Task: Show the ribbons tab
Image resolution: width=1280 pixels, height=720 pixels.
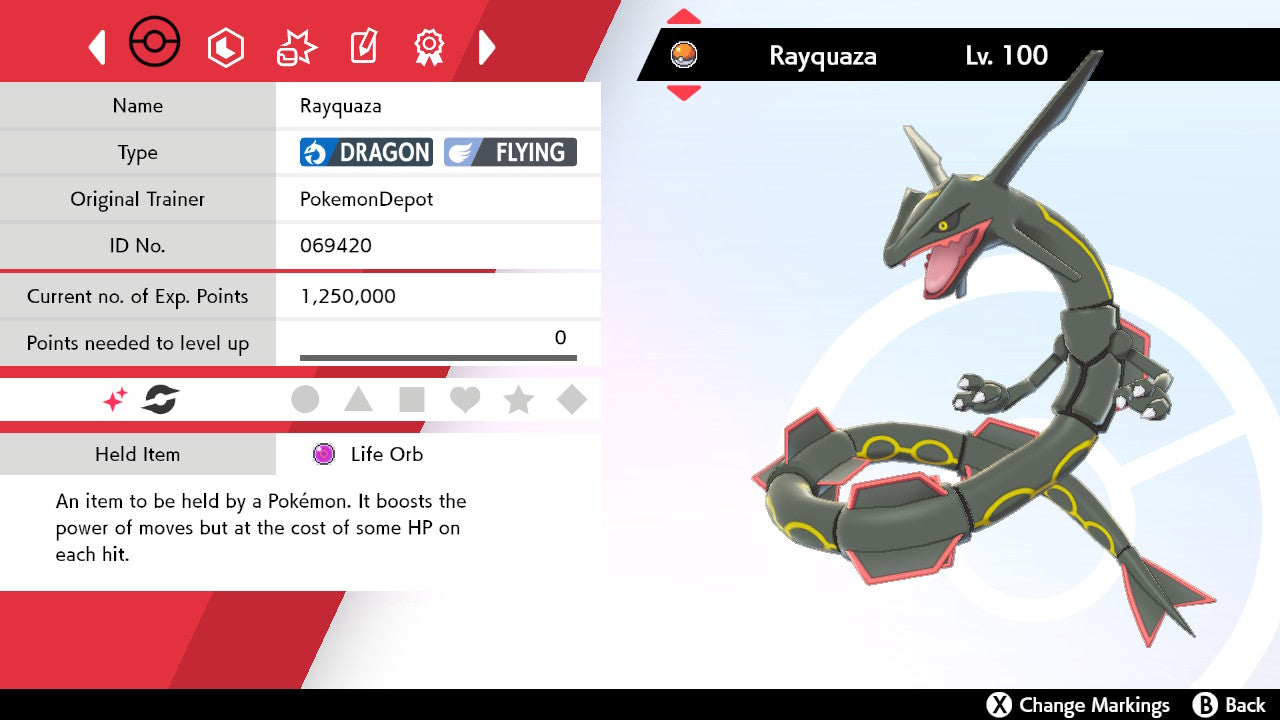Action: [x=429, y=47]
